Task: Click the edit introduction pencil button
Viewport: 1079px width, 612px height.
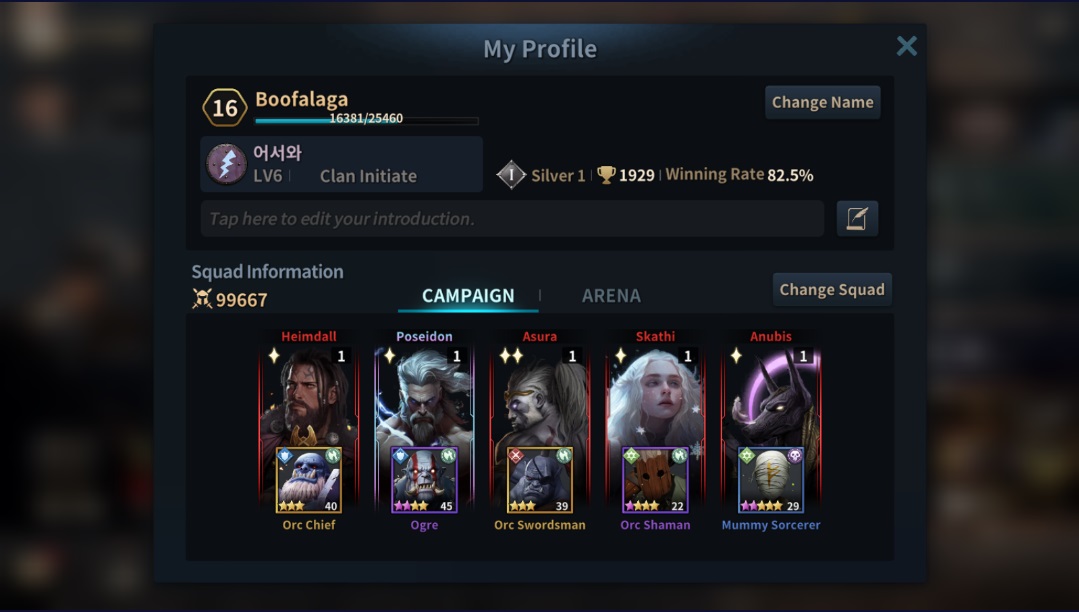Action: click(857, 219)
